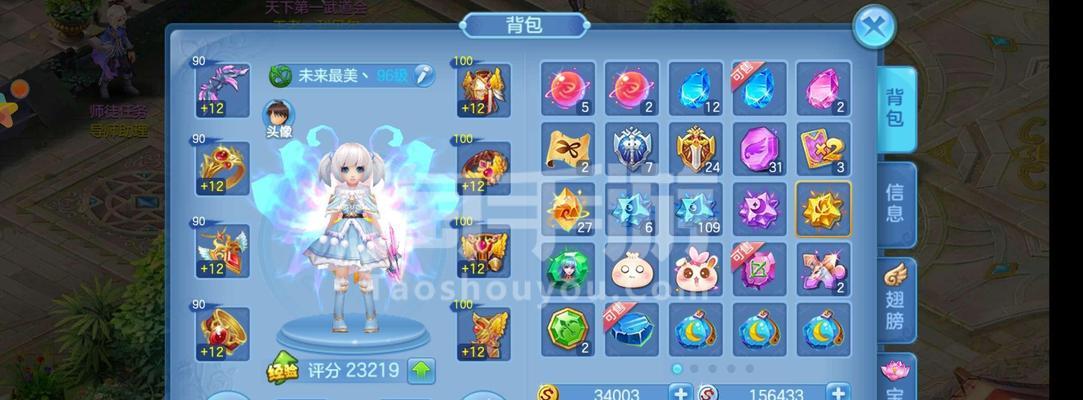Select the pink crystal item slot
The image size is (1083, 400).
coord(823,88)
